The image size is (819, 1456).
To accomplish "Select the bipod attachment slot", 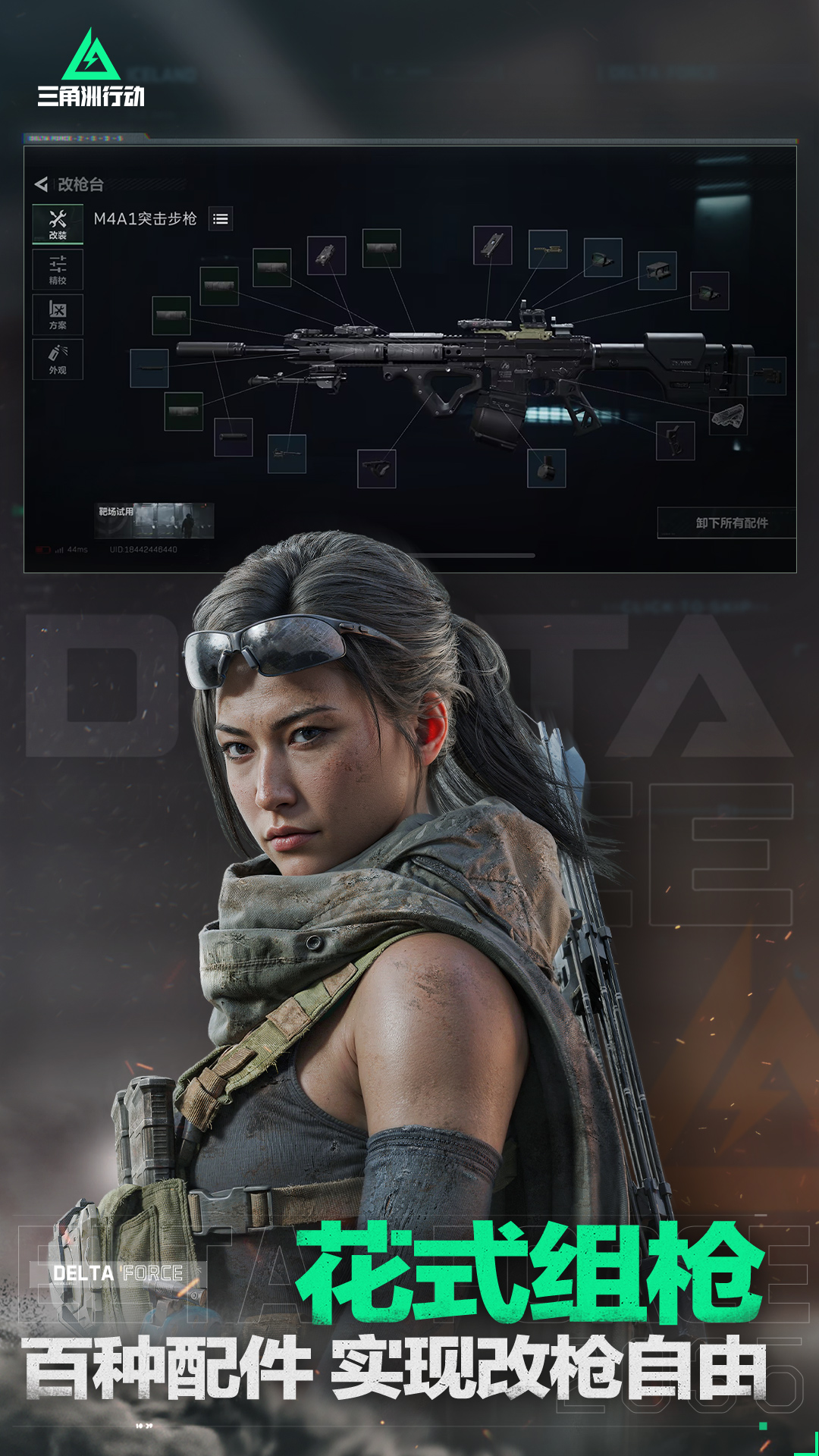I will pos(287,453).
